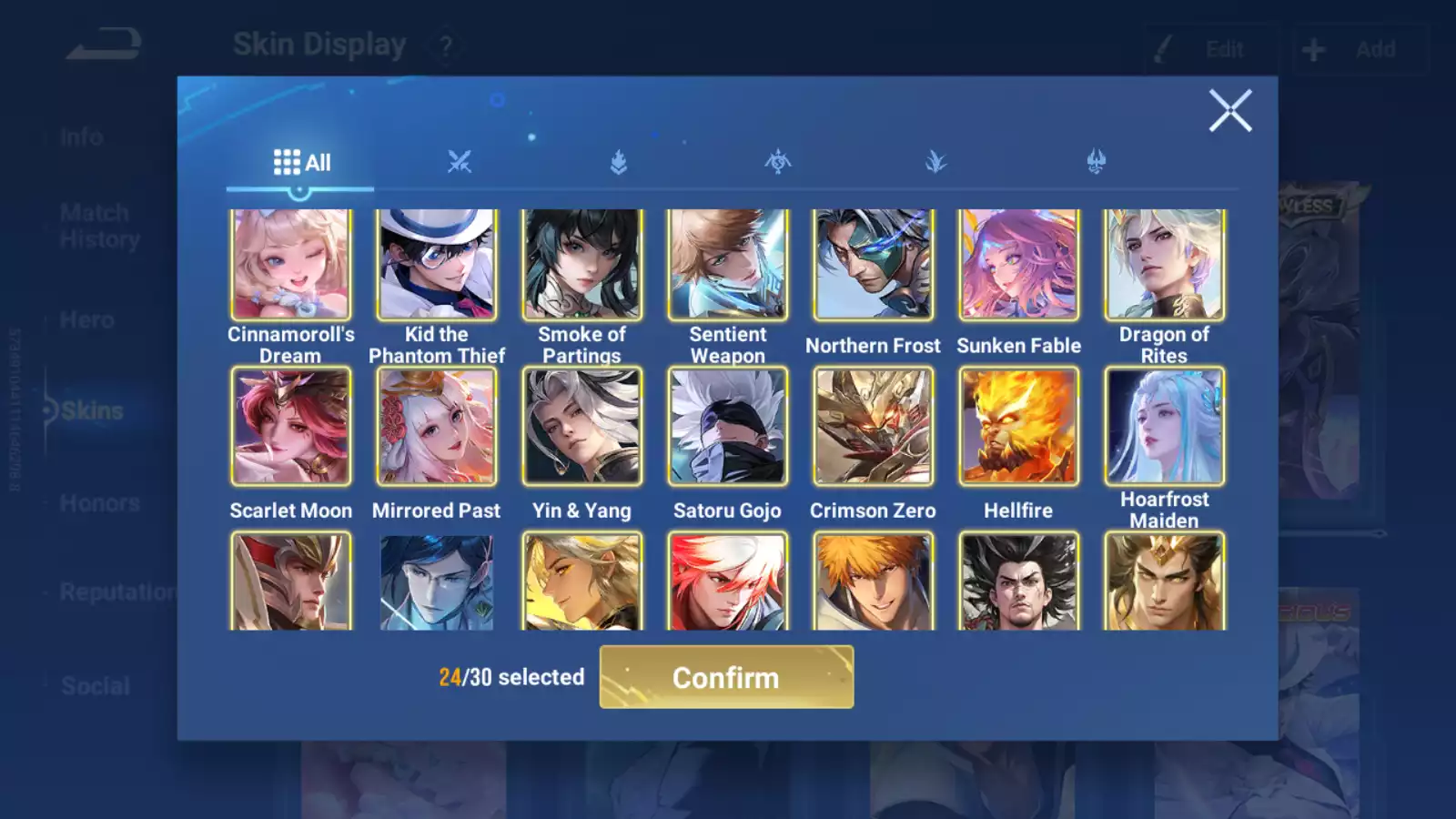
Task: Pick the Dragon of Rites skin
Action: (x=1165, y=265)
